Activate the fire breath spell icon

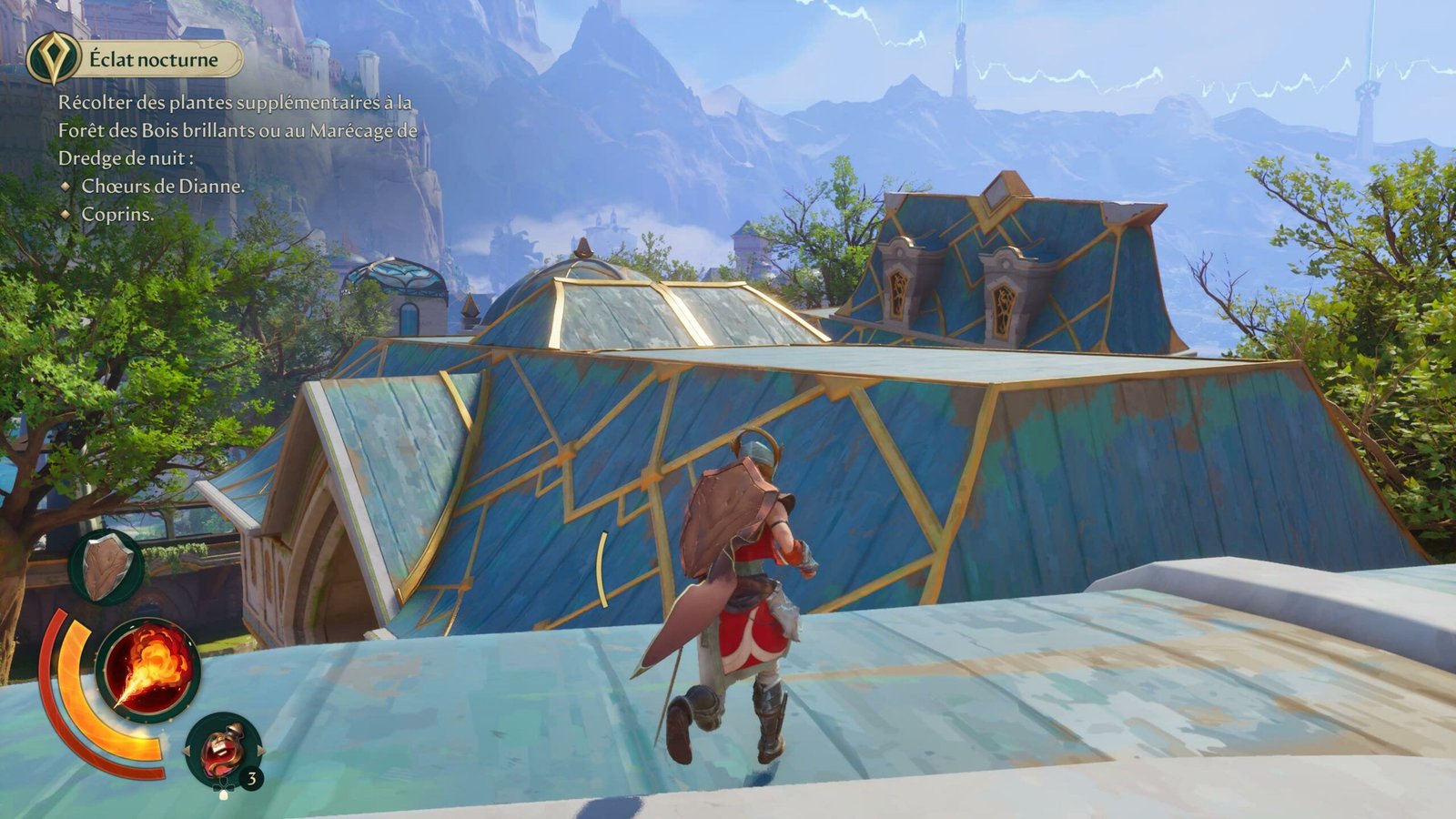tap(147, 671)
